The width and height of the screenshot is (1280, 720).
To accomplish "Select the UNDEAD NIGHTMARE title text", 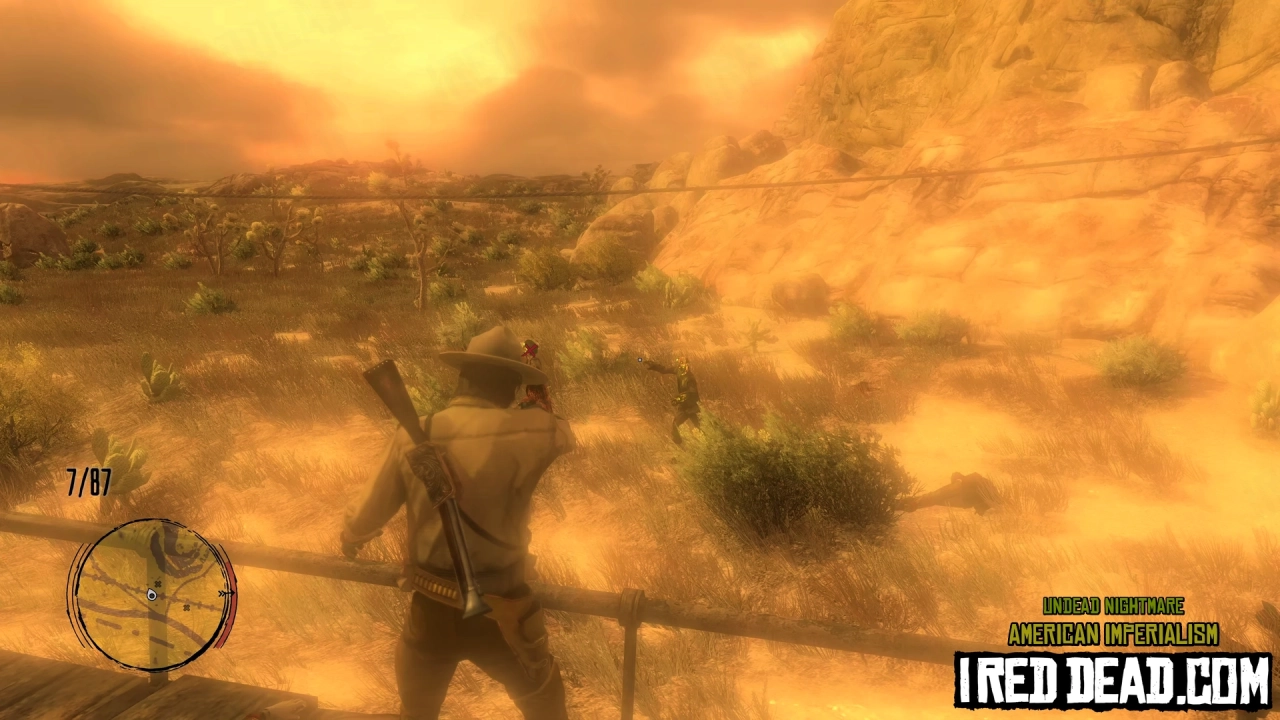I will (x=1112, y=606).
